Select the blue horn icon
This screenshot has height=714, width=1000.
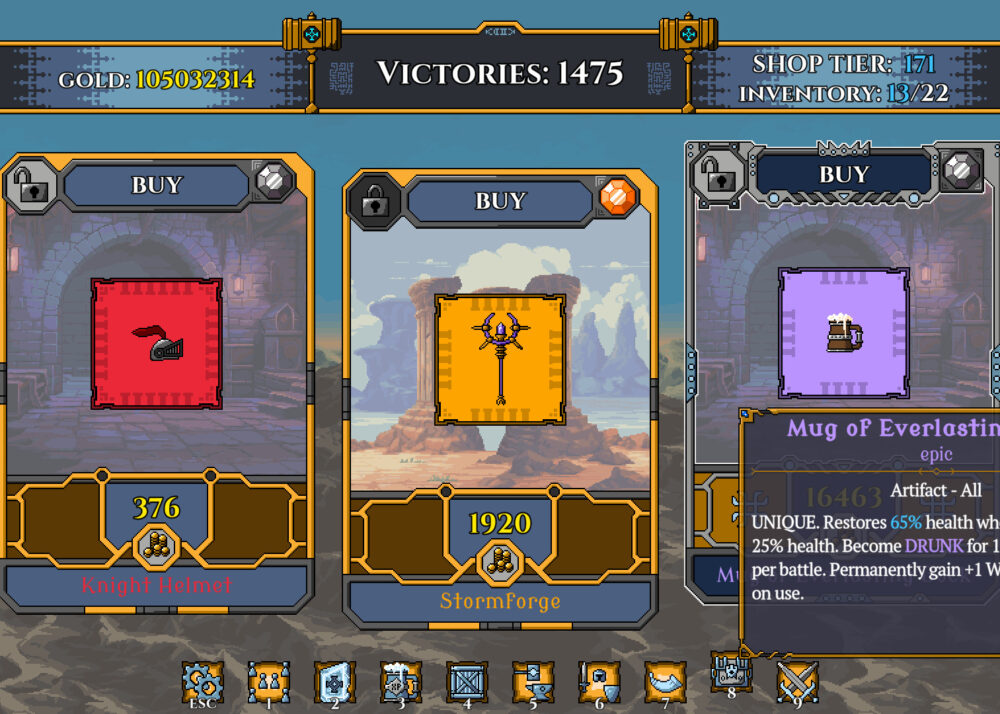coord(664,682)
